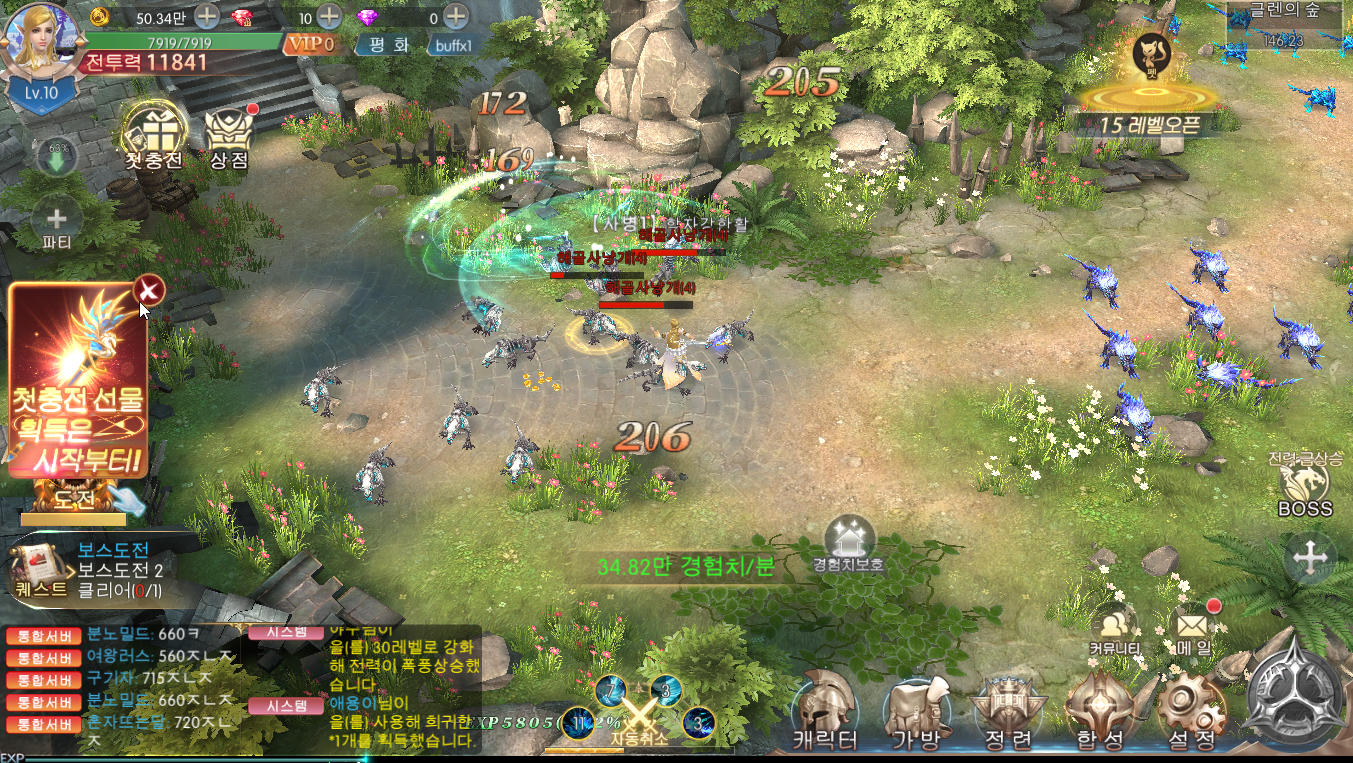This screenshot has height=763, width=1353.
Task: Toggle 자동취소 auto-battle crossed swords
Action: (637, 716)
